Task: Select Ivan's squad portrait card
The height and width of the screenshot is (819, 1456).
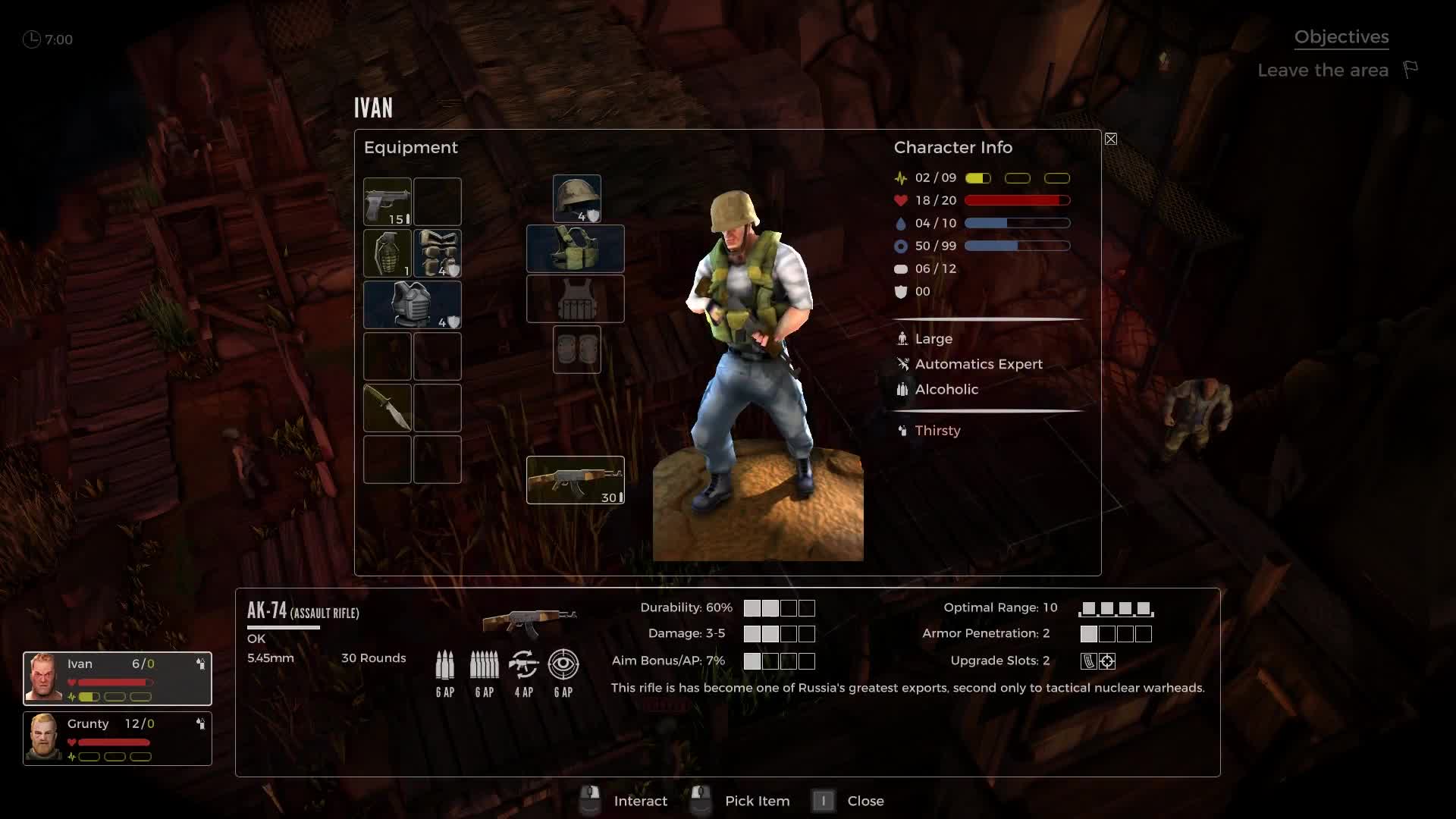Action: [x=118, y=679]
